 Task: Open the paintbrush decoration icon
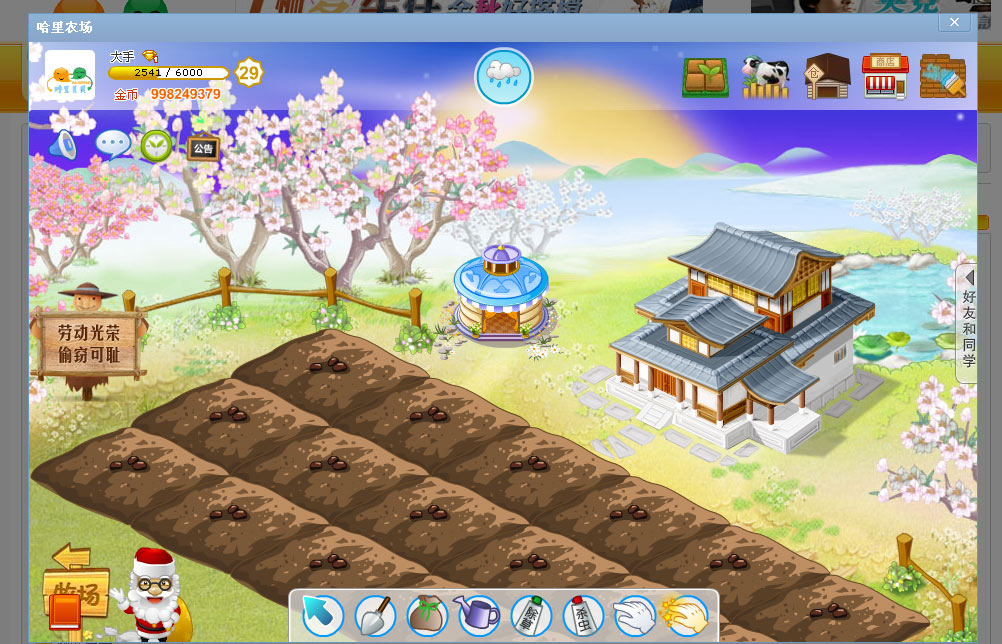pos(943,77)
